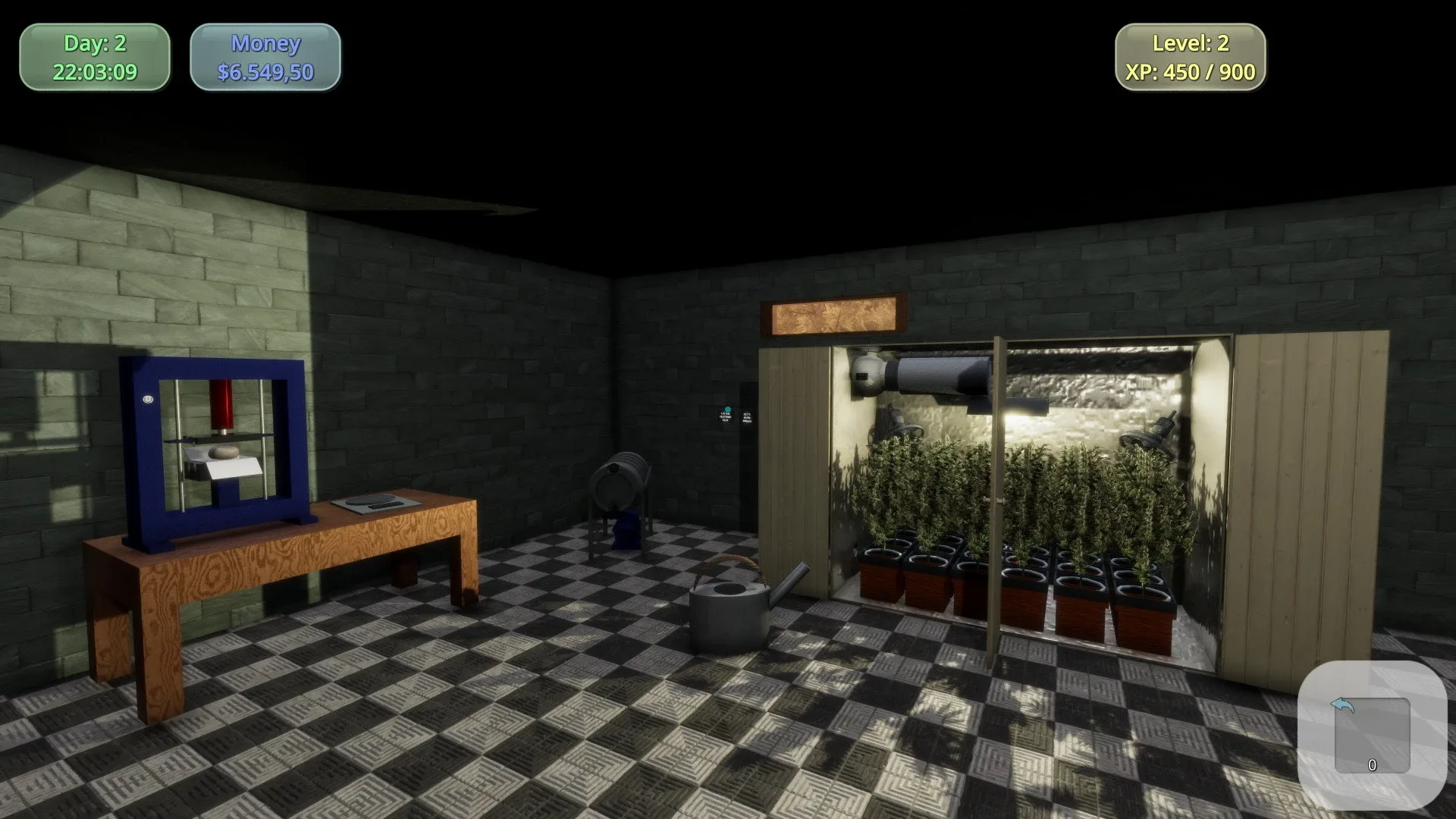Click the digital scale on the wooden table
This screenshot has width=1456, height=819.
pos(375,502)
